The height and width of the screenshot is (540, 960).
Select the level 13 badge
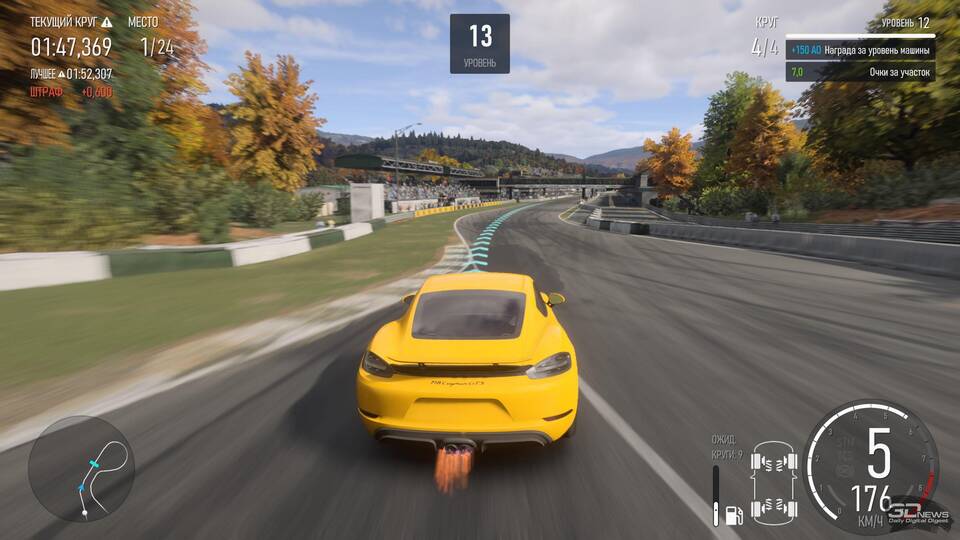coord(480,44)
